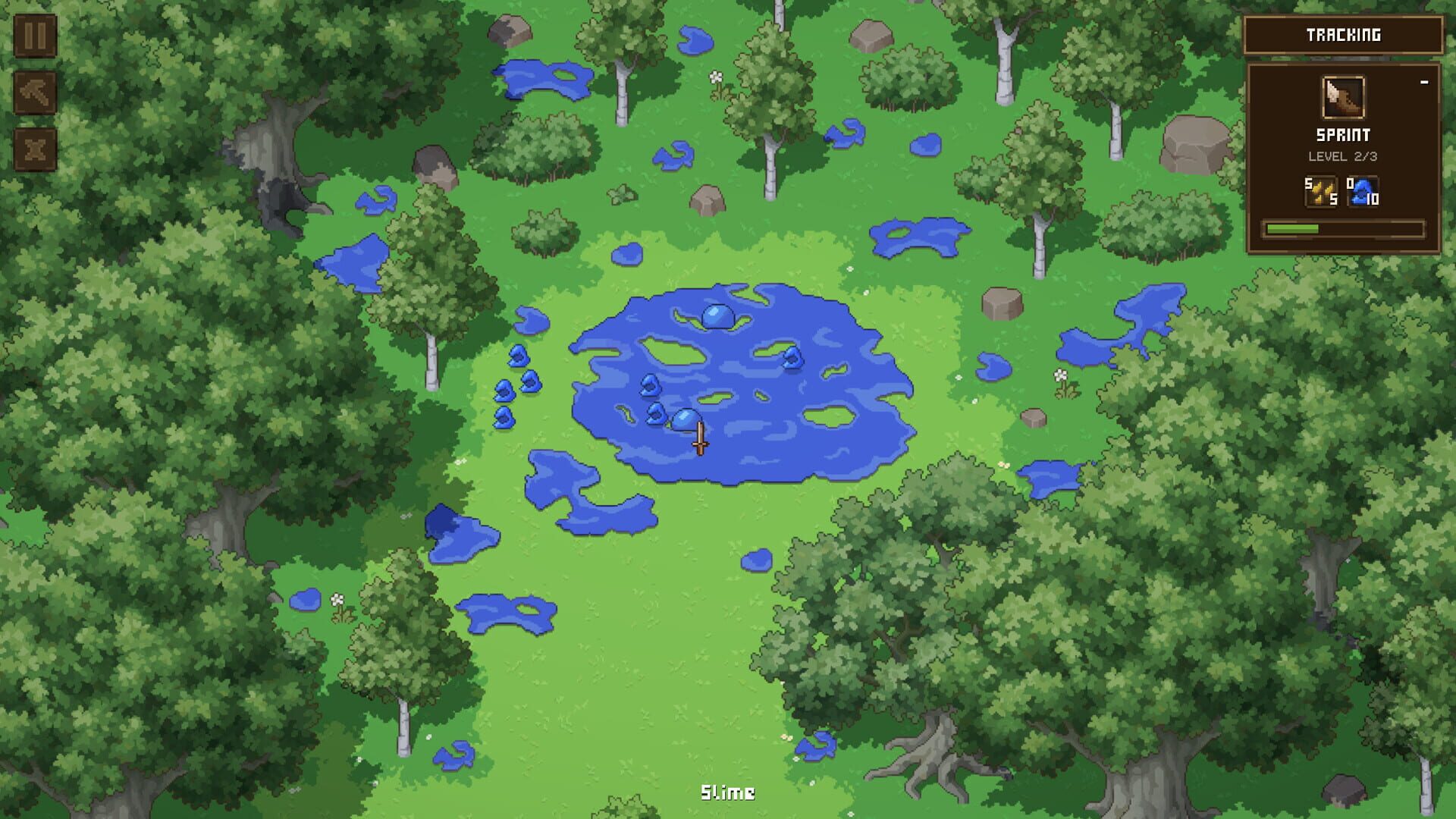Image resolution: width=1456 pixels, height=819 pixels.
Task: Click the Pause button top-left
Action: coord(33,34)
